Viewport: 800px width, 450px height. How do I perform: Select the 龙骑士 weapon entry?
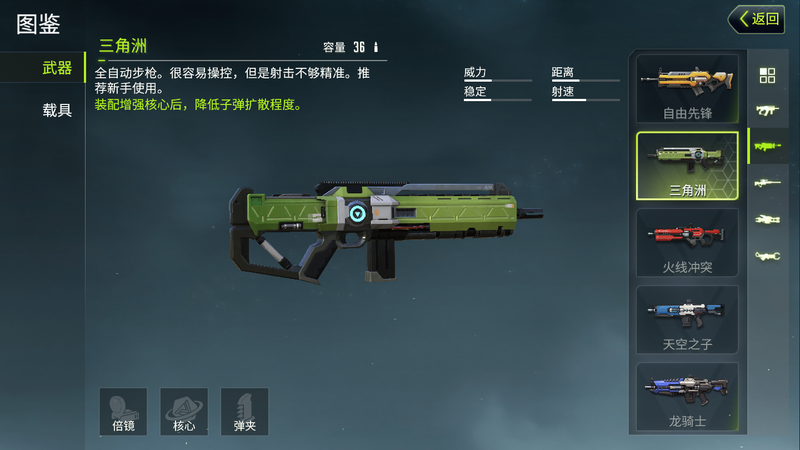pyautogui.click(x=687, y=397)
